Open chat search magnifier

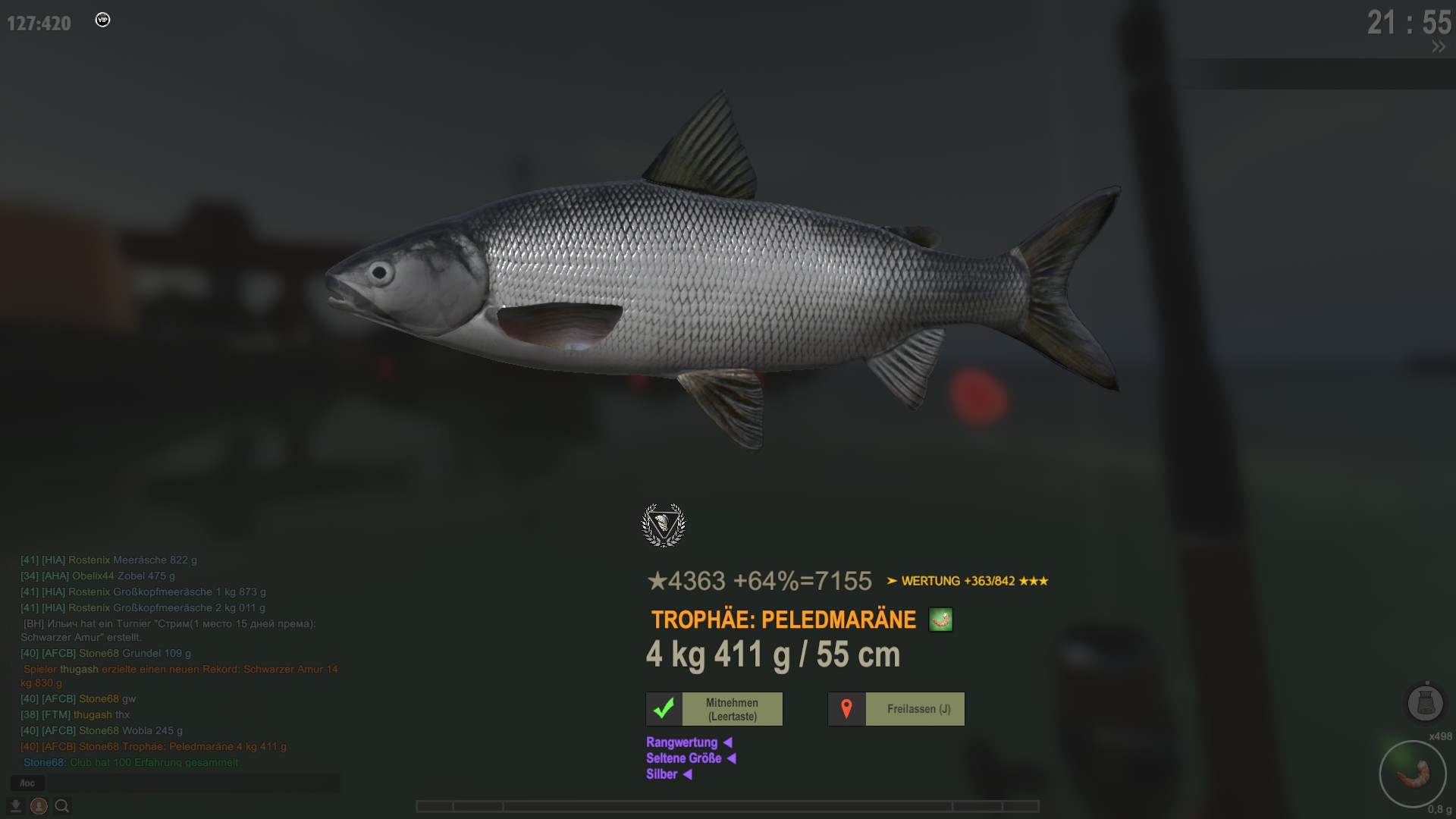coord(62,806)
